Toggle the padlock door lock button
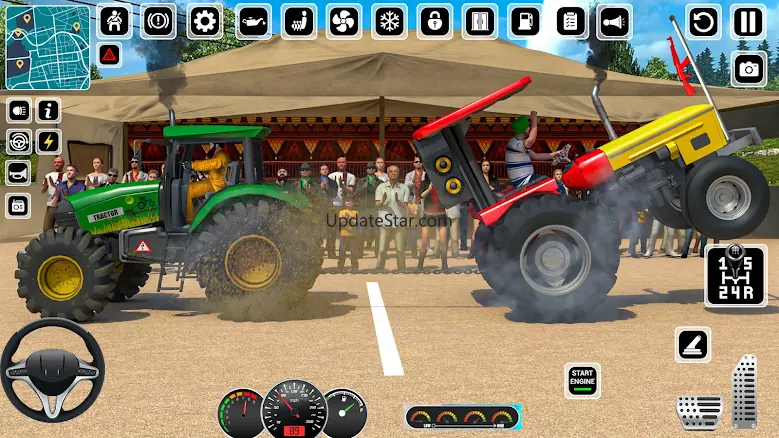This screenshot has height=438, width=779. [x=434, y=21]
